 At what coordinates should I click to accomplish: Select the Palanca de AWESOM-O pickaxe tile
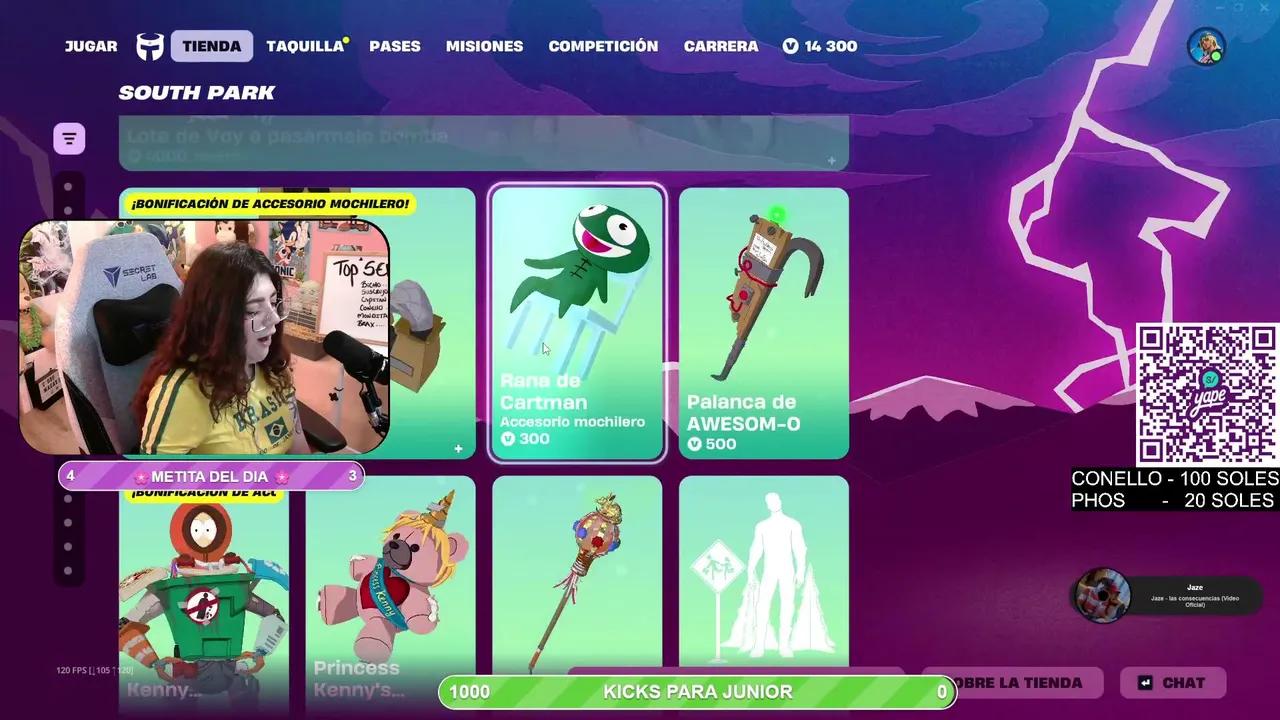(x=764, y=324)
